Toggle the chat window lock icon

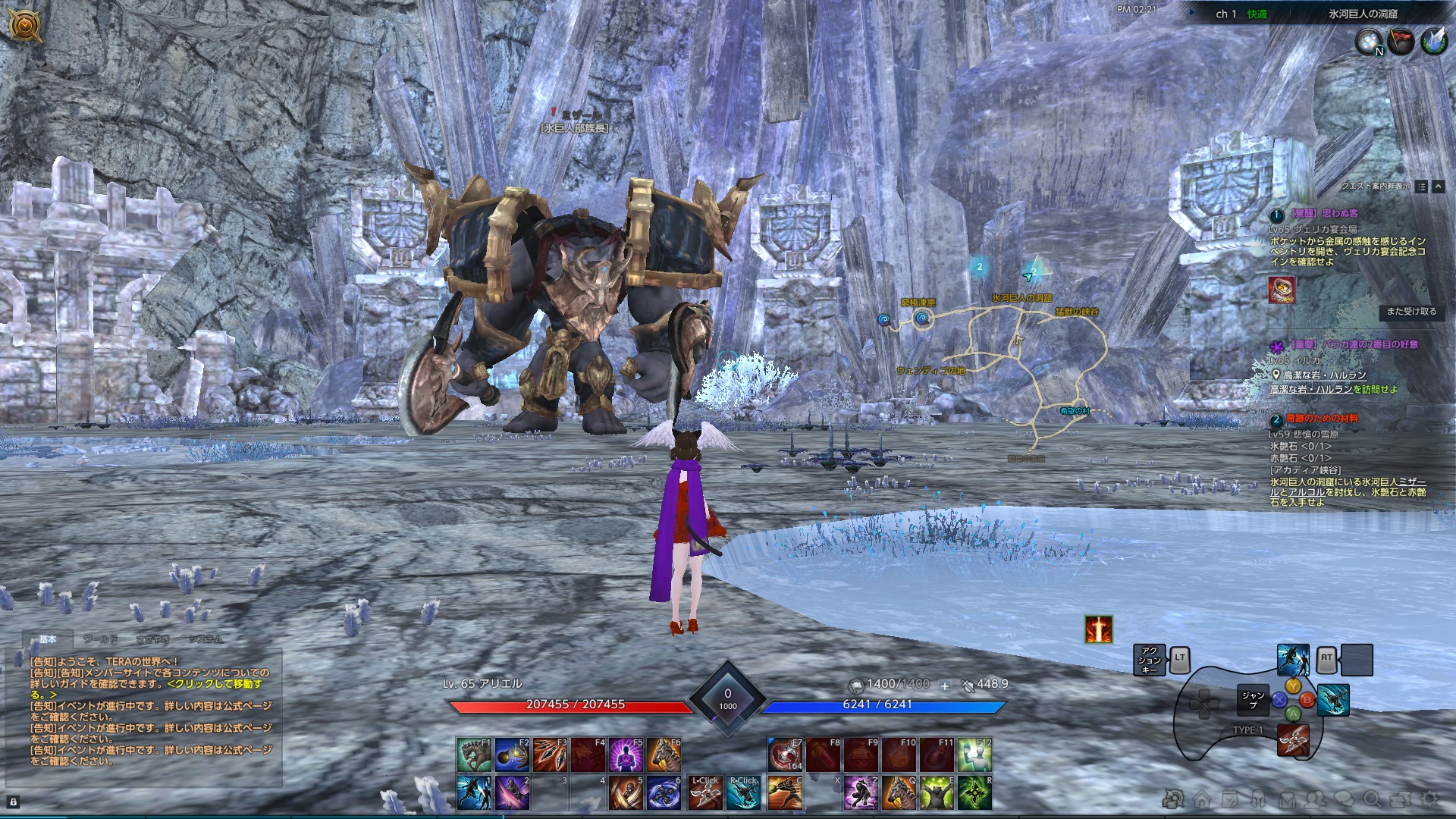coord(13,802)
